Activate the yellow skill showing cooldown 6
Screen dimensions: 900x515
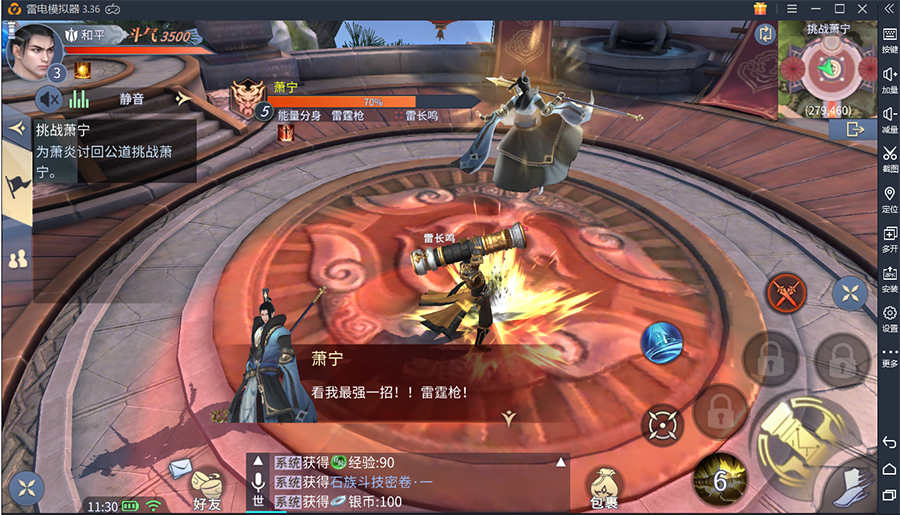(720, 478)
